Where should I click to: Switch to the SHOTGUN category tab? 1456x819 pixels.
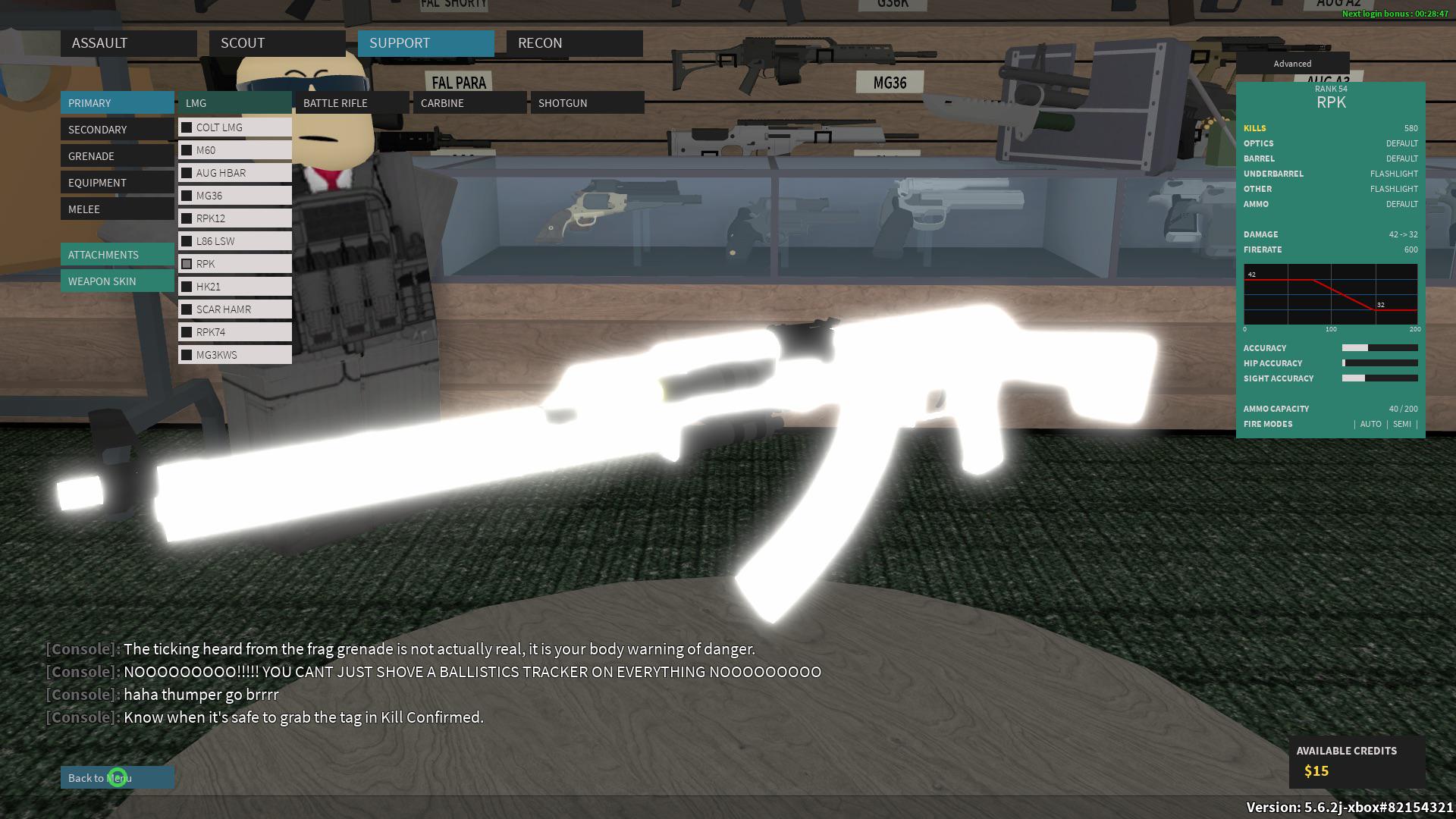tap(563, 102)
